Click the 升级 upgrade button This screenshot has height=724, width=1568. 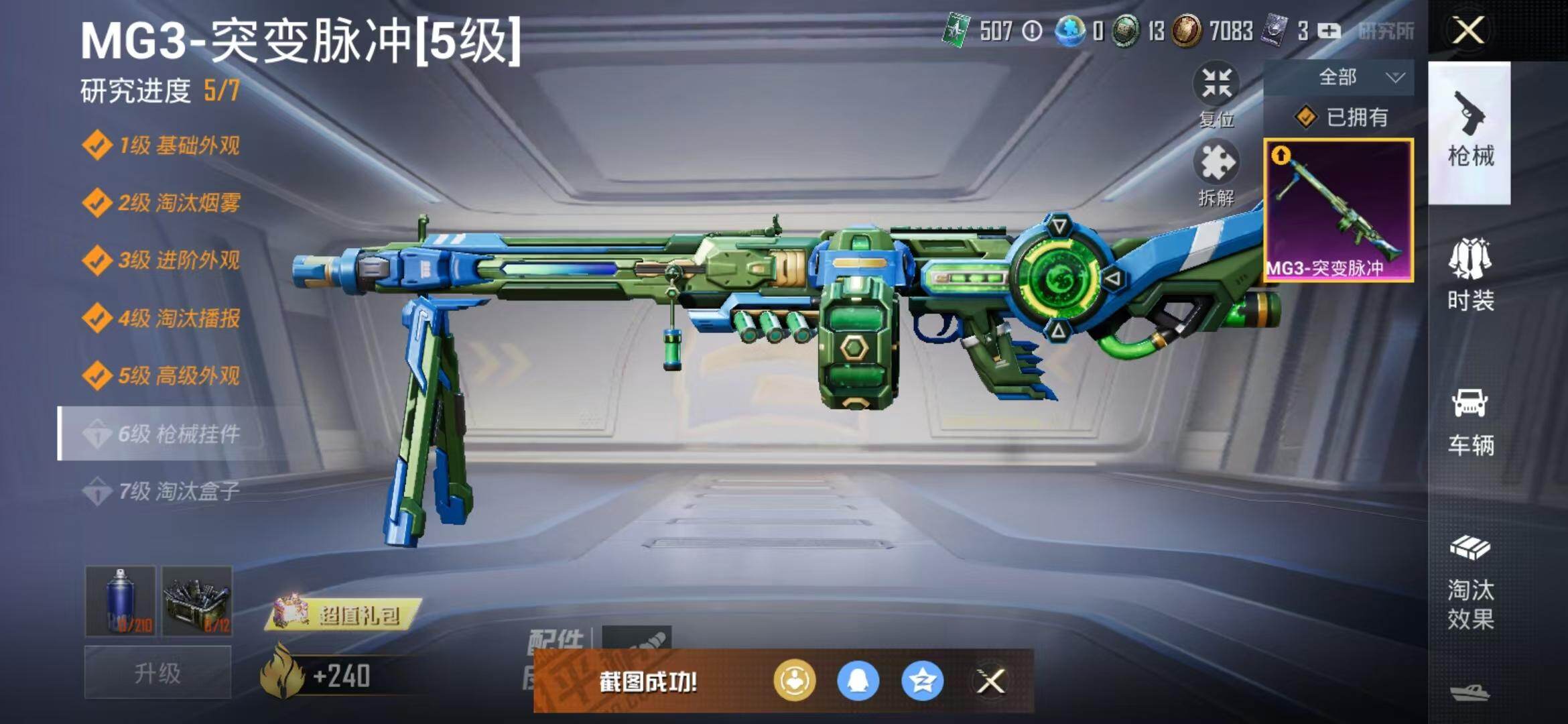[157, 672]
